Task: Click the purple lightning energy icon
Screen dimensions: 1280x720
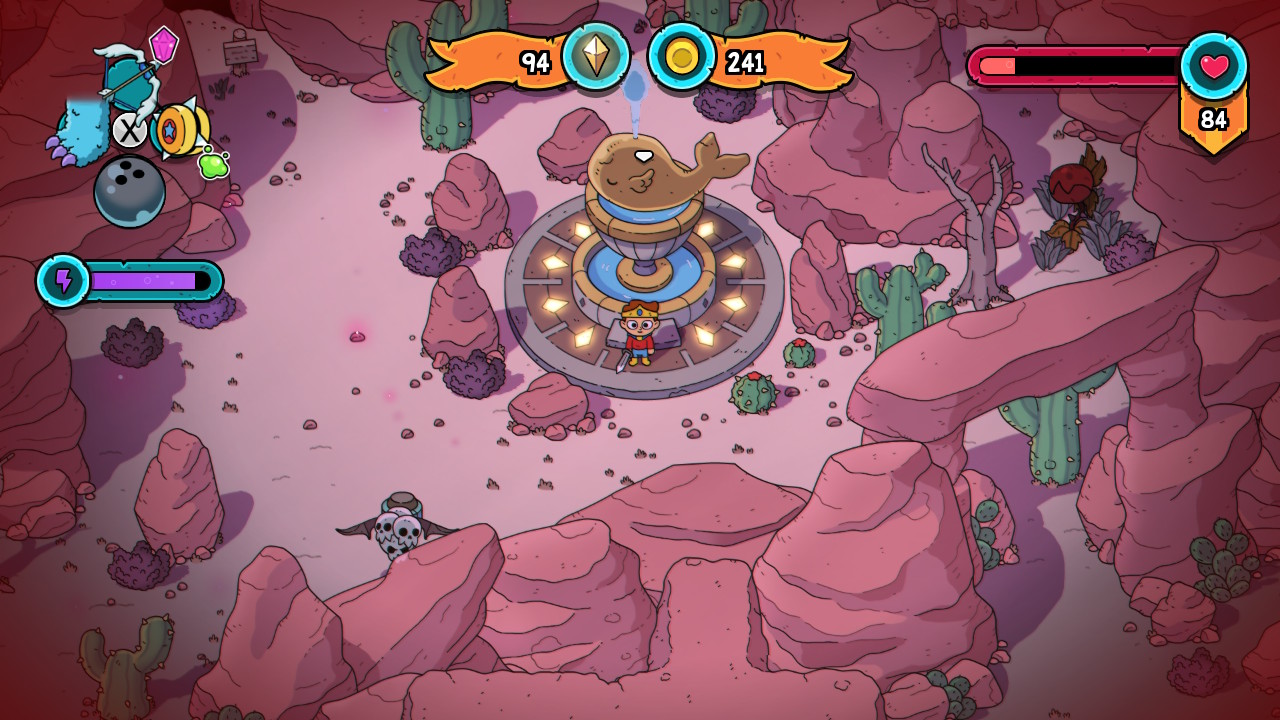Action: click(64, 281)
